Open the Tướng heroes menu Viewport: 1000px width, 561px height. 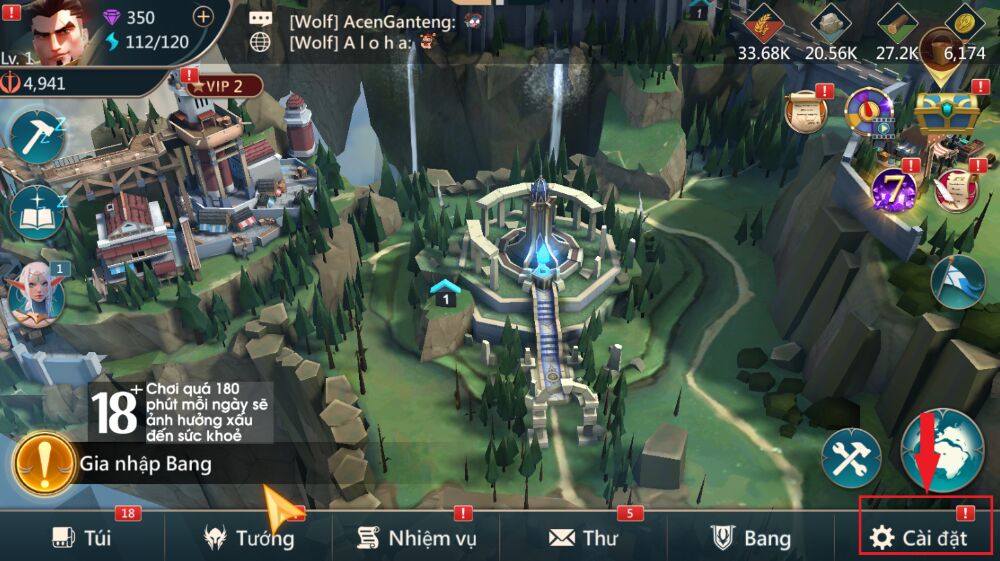pos(249,538)
